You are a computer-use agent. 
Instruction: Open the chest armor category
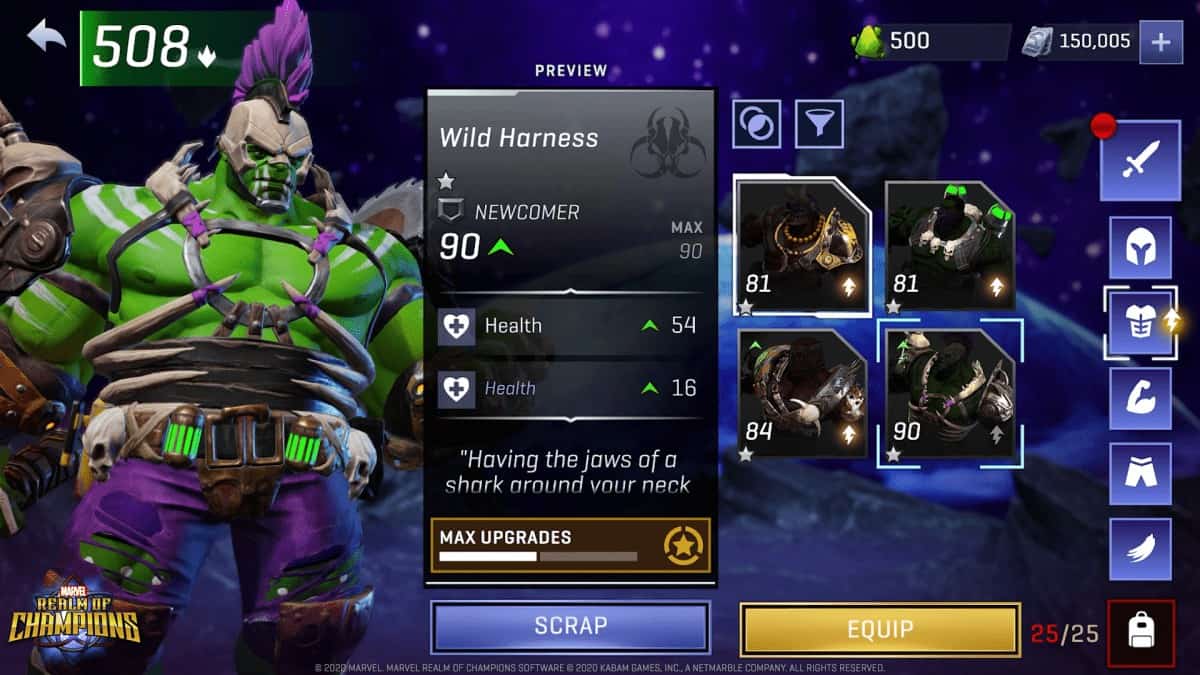point(1140,323)
